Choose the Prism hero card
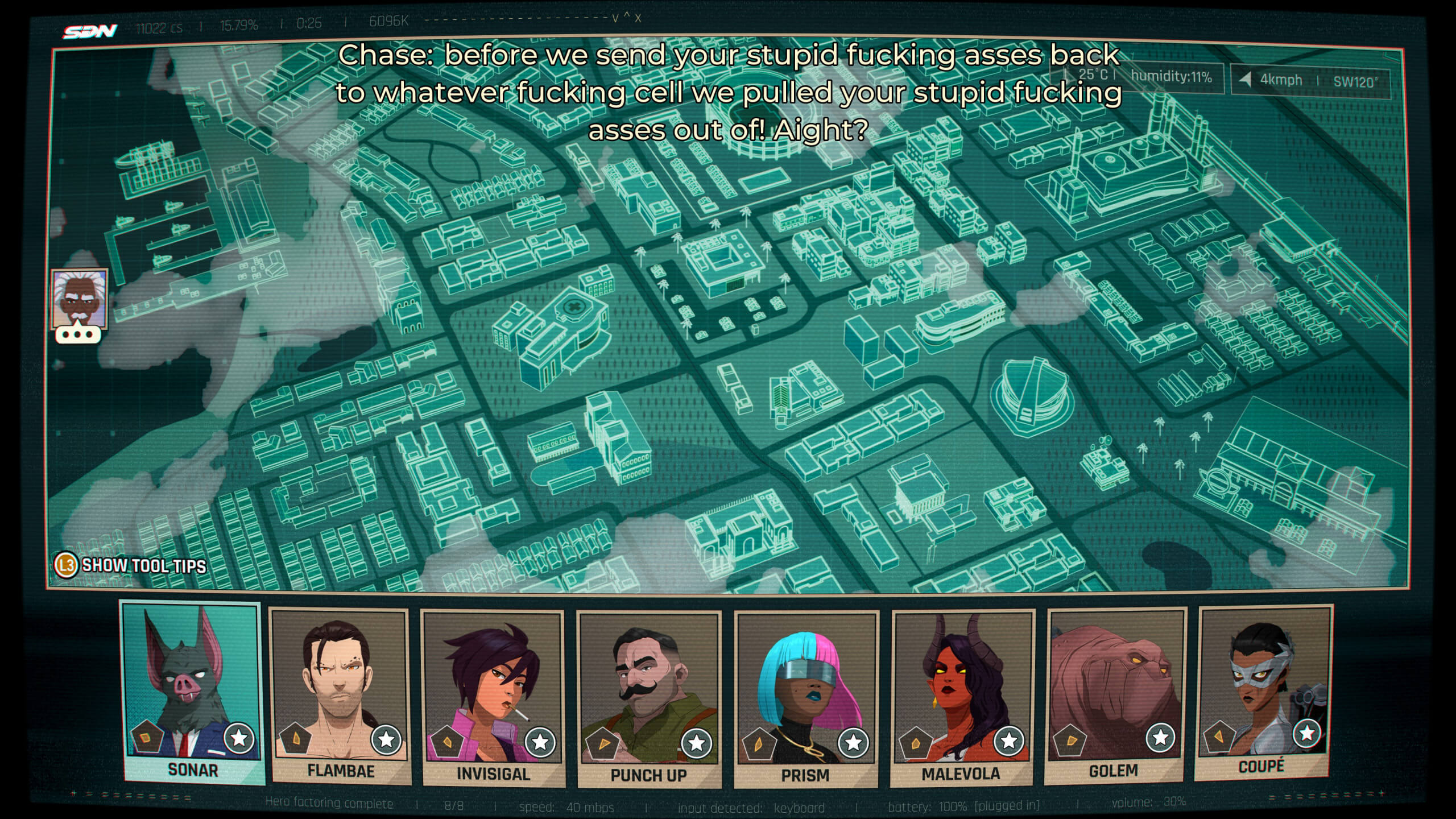Screen dimensions: 1456x819 click(x=805, y=698)
